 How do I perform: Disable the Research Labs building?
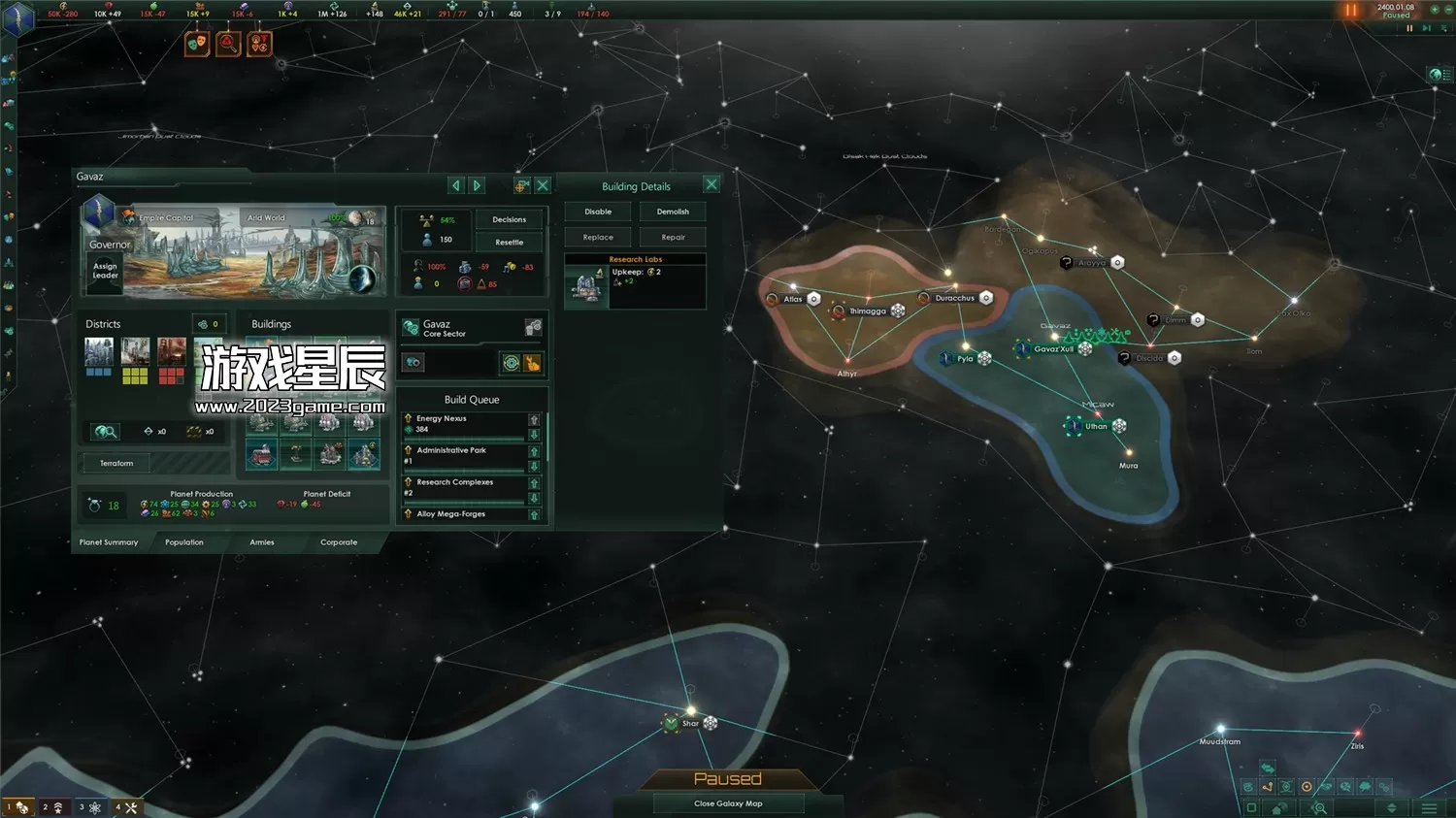[x=598, y=212]
